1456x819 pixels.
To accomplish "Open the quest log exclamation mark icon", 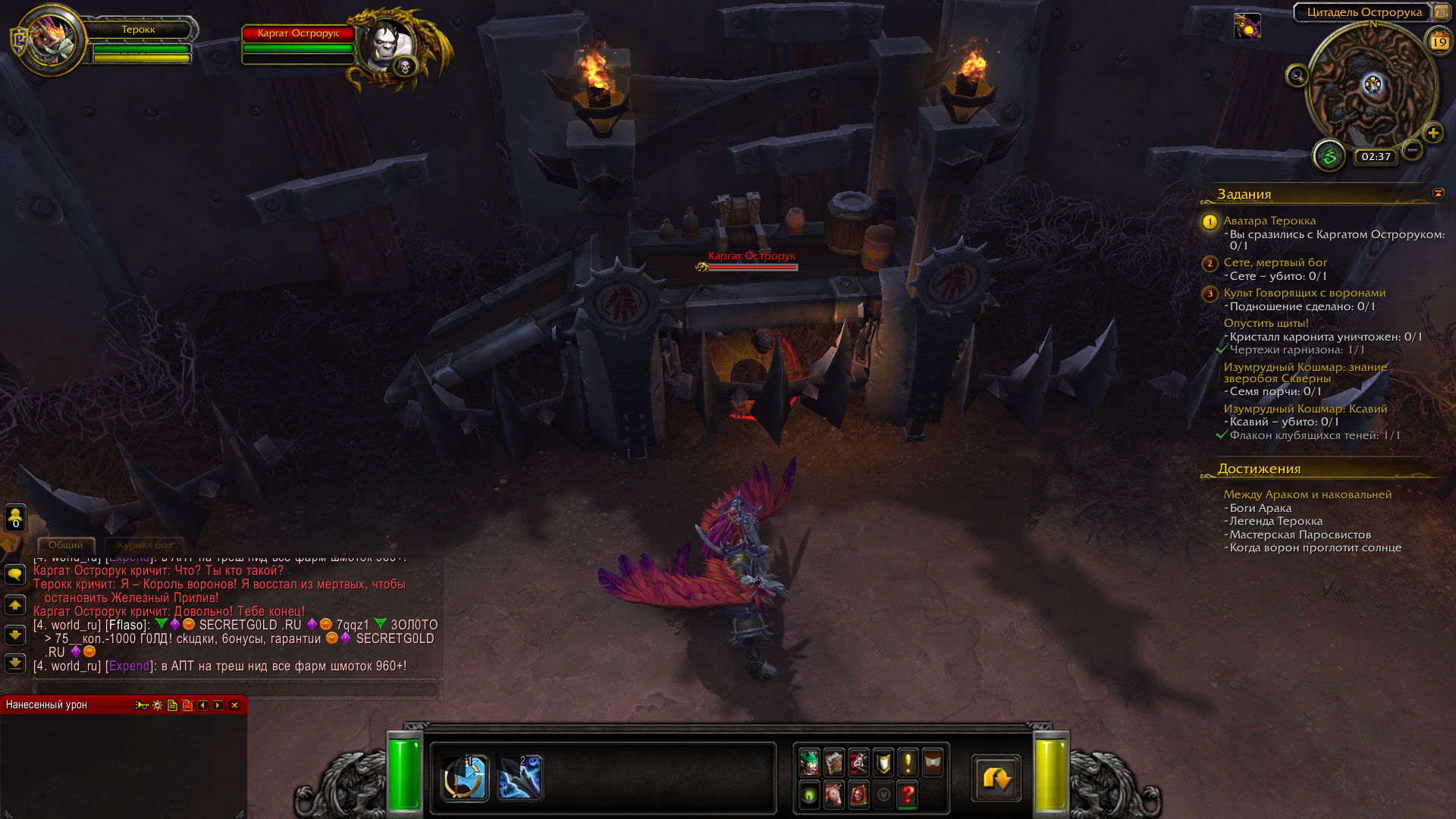I will (908, 762).
